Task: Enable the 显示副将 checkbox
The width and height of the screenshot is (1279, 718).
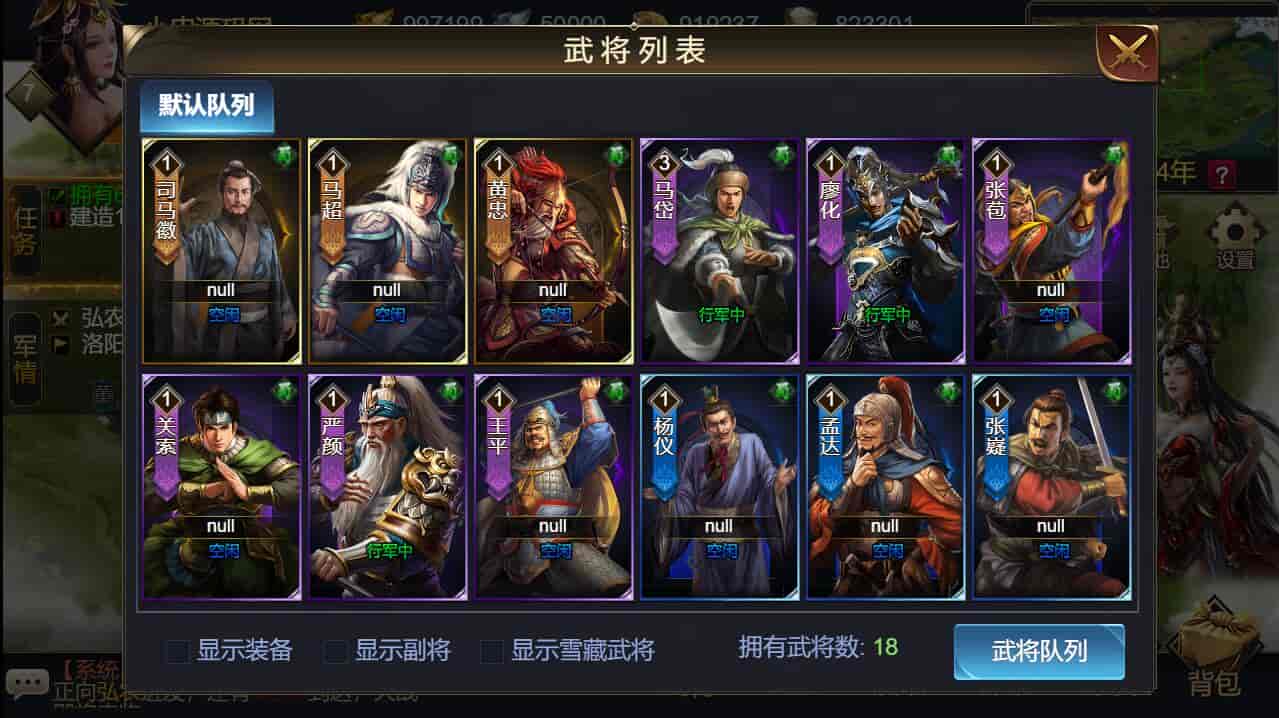Action: tap(336, 652)
